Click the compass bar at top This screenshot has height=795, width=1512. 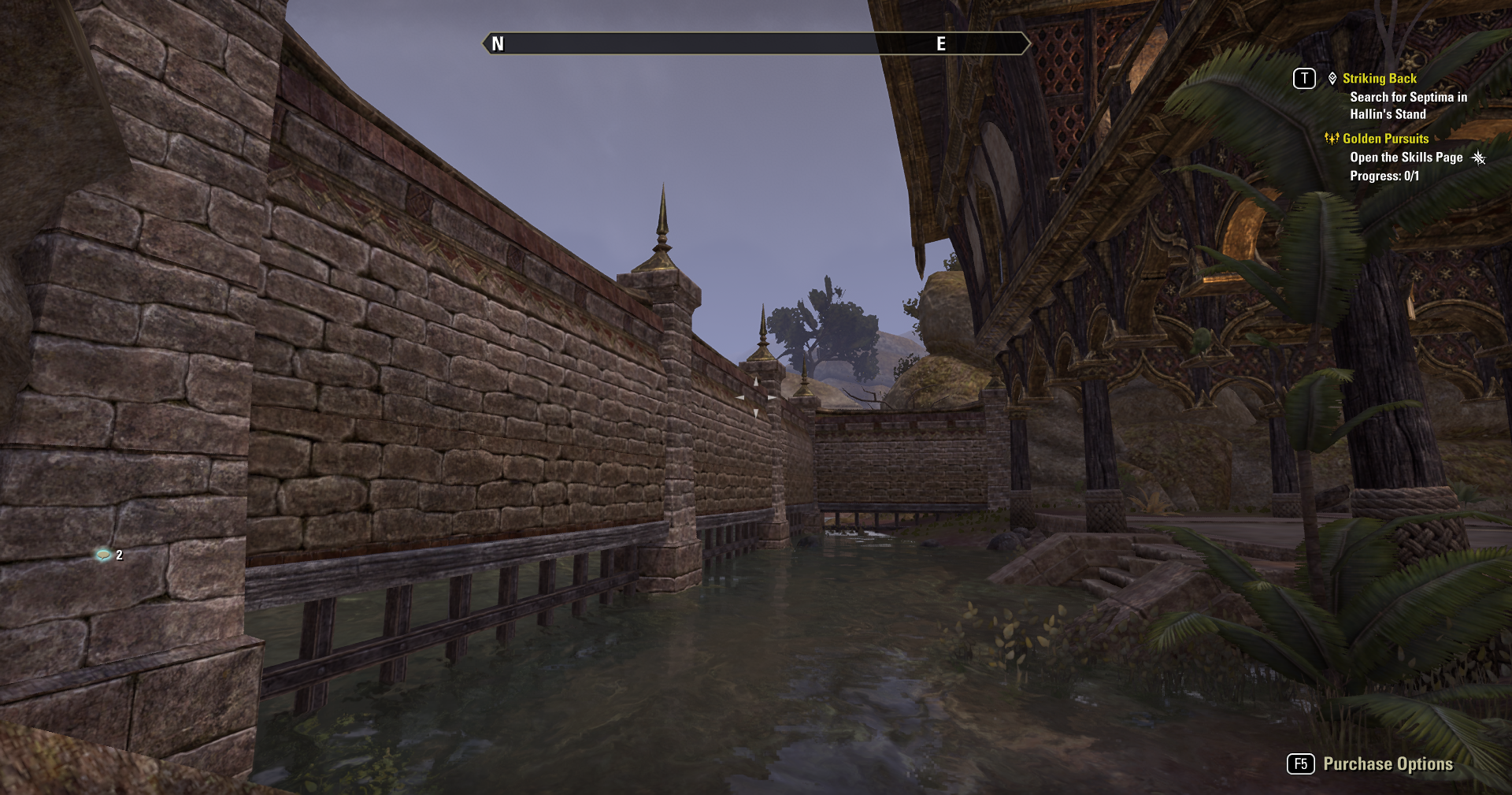[x=755, y=43]
